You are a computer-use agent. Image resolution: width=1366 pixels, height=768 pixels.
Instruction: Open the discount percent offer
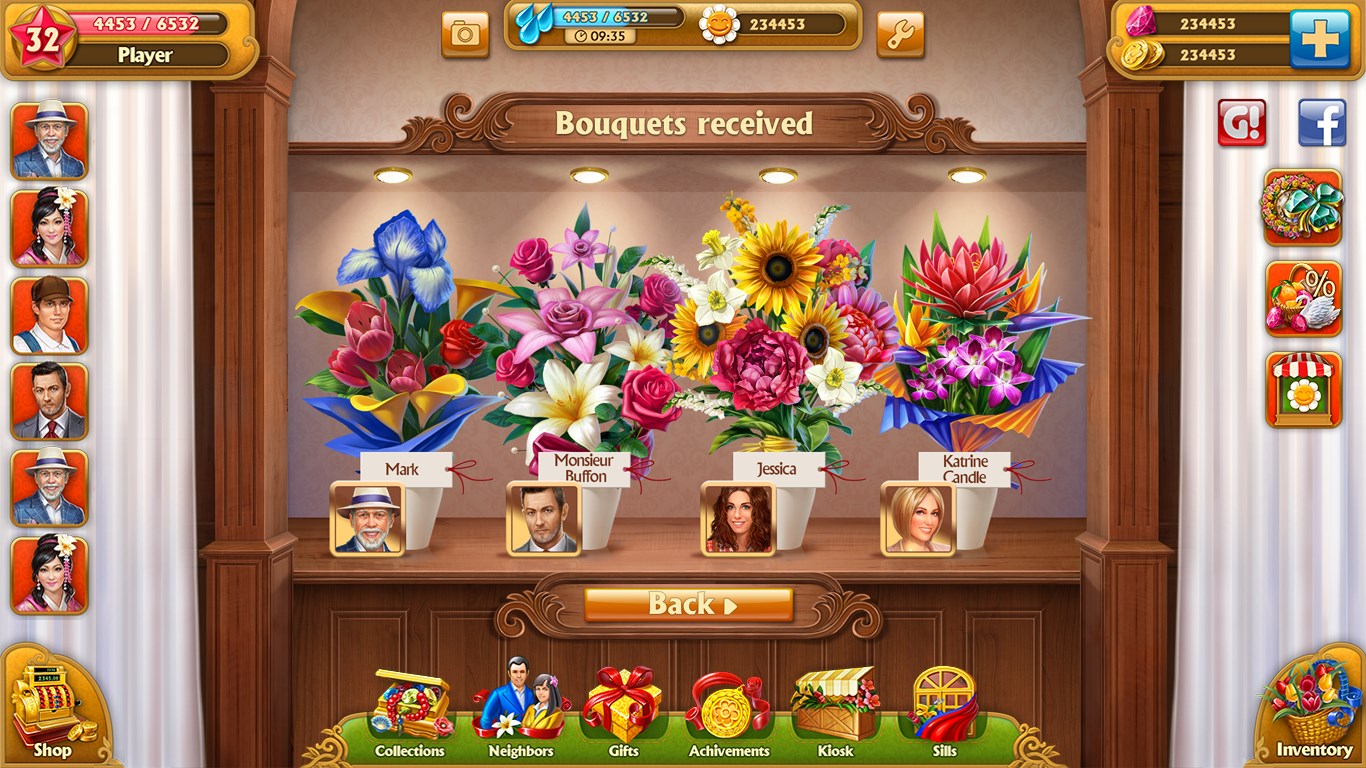[x=1301, y=300]
